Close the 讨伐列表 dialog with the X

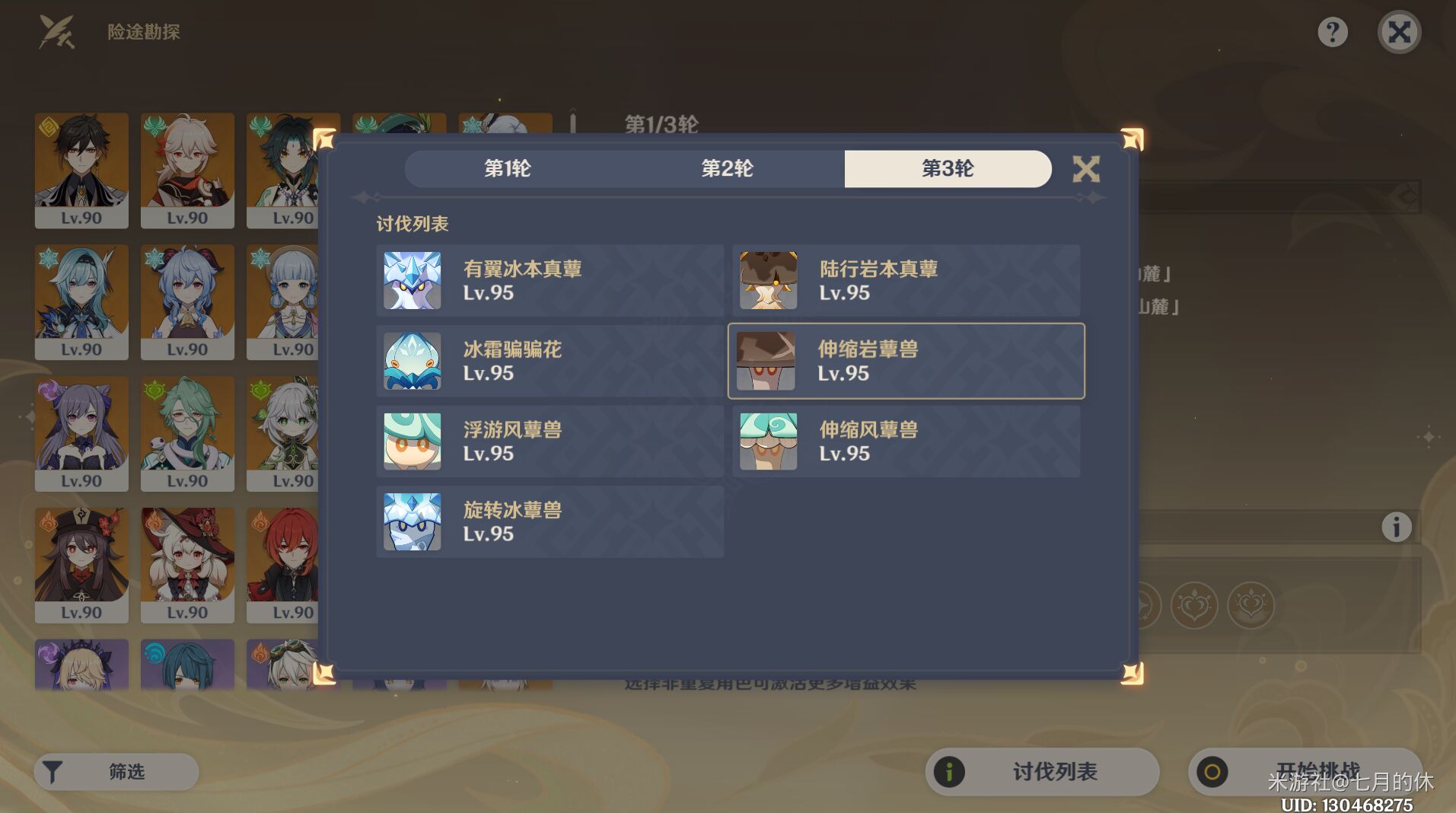1087,169
